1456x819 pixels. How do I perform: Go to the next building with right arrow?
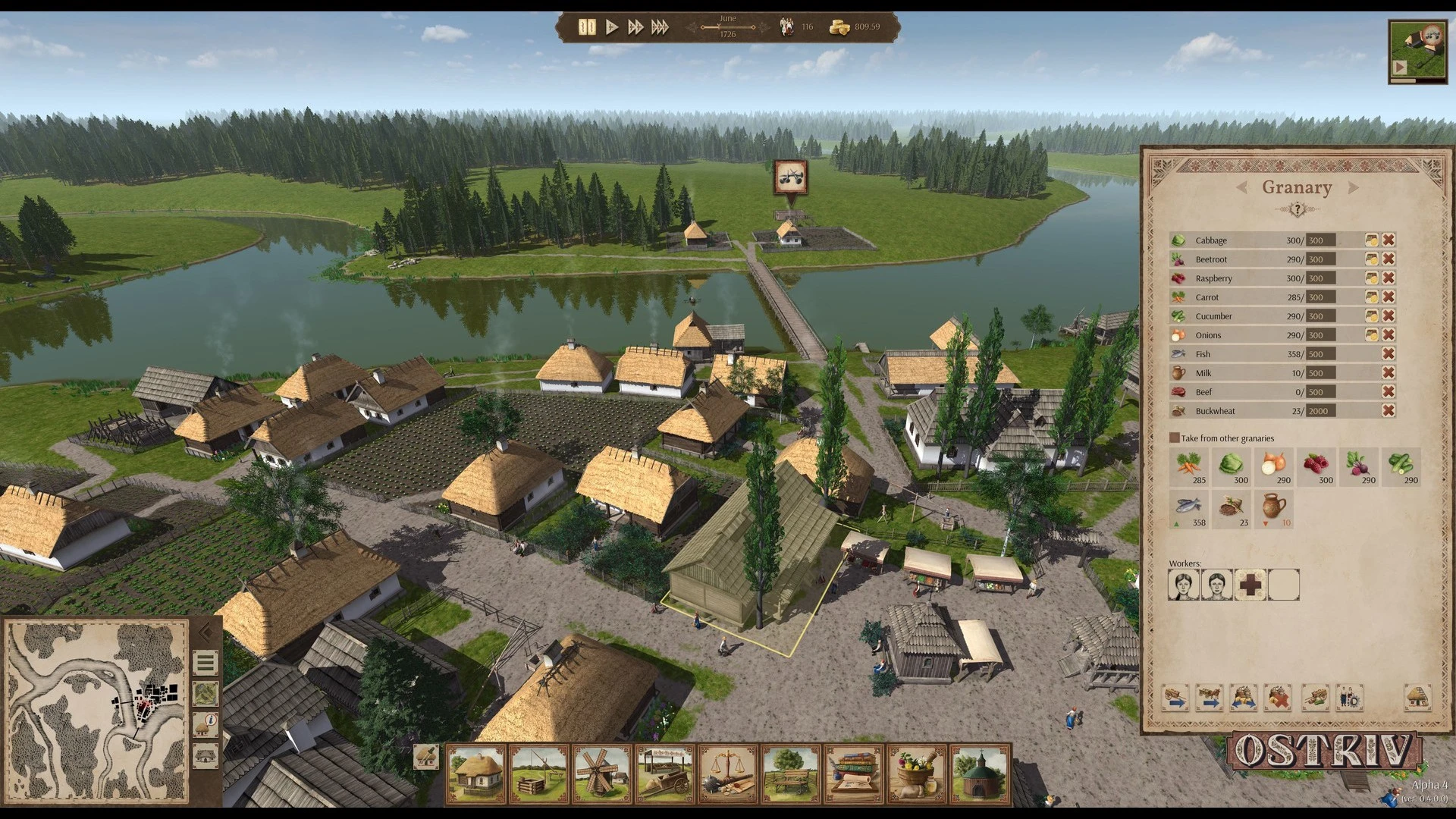[1354, 187]
